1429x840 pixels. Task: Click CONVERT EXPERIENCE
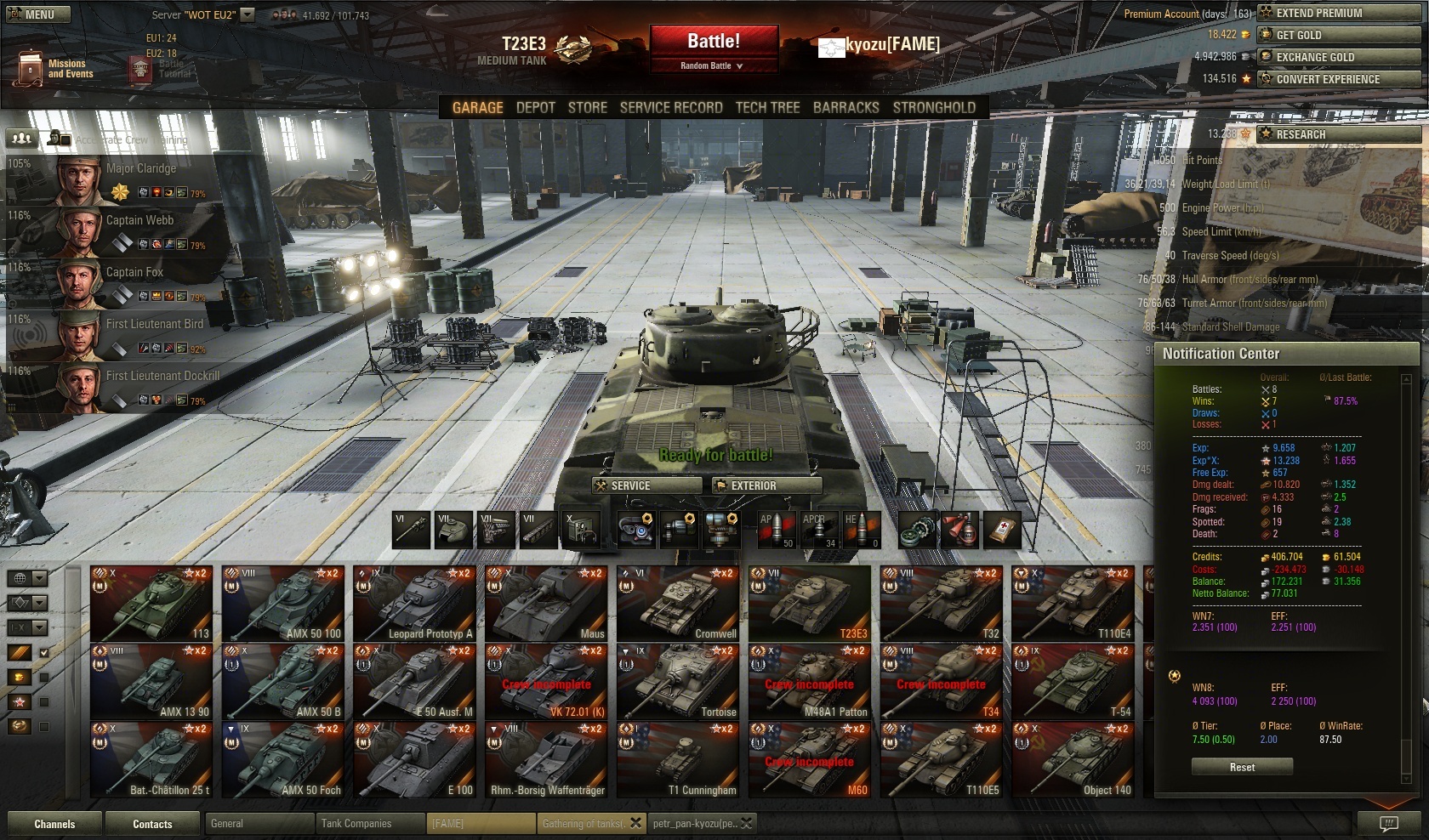pyautogui.click(x=1338, y=79)
